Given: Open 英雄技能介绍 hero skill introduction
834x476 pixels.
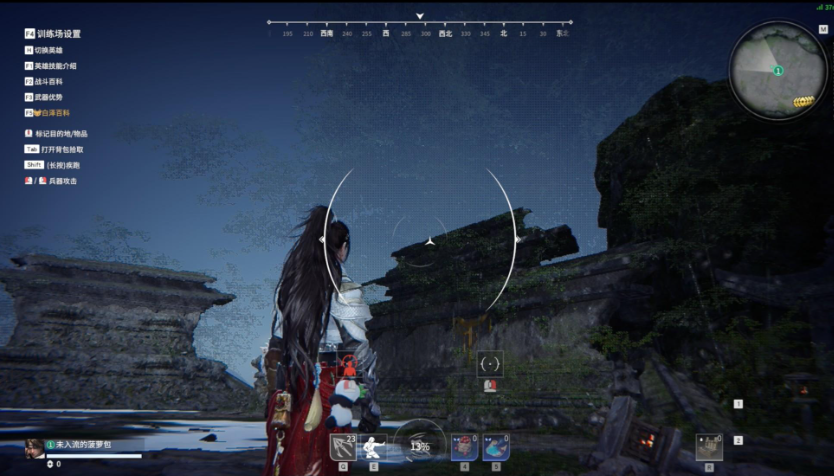Looking at the screenshot, I should pyautogui.click(x=56, y=66).
